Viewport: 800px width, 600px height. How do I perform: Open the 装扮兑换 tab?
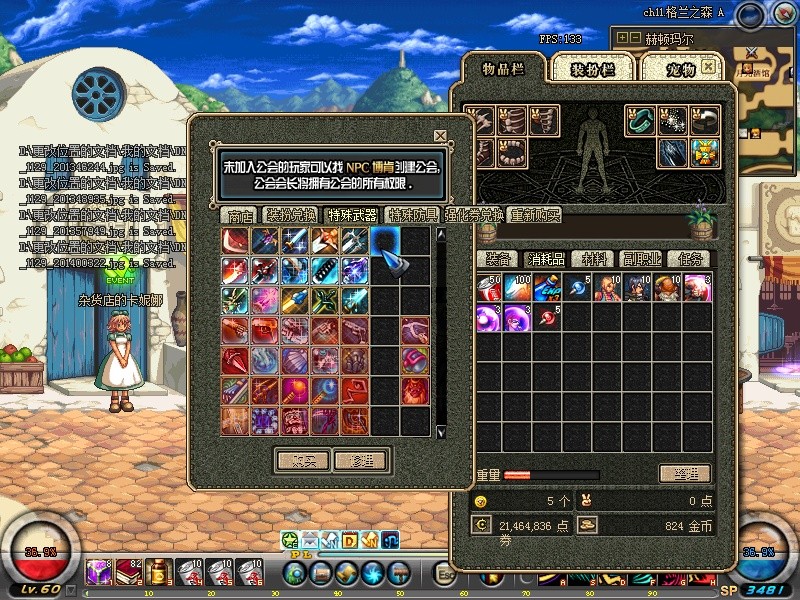coord(291,215)
